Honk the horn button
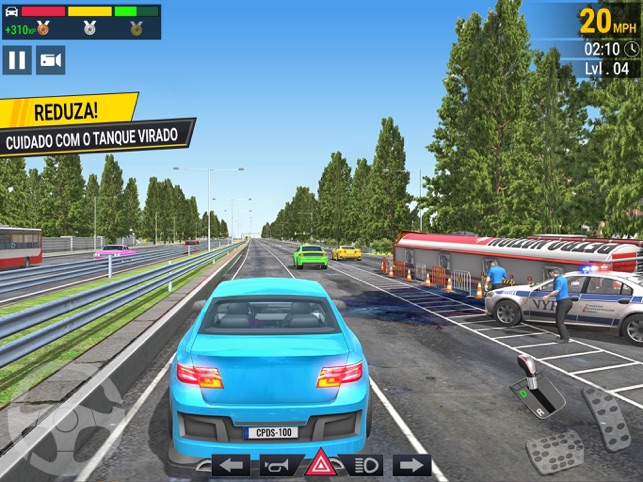 coord(279,465)
